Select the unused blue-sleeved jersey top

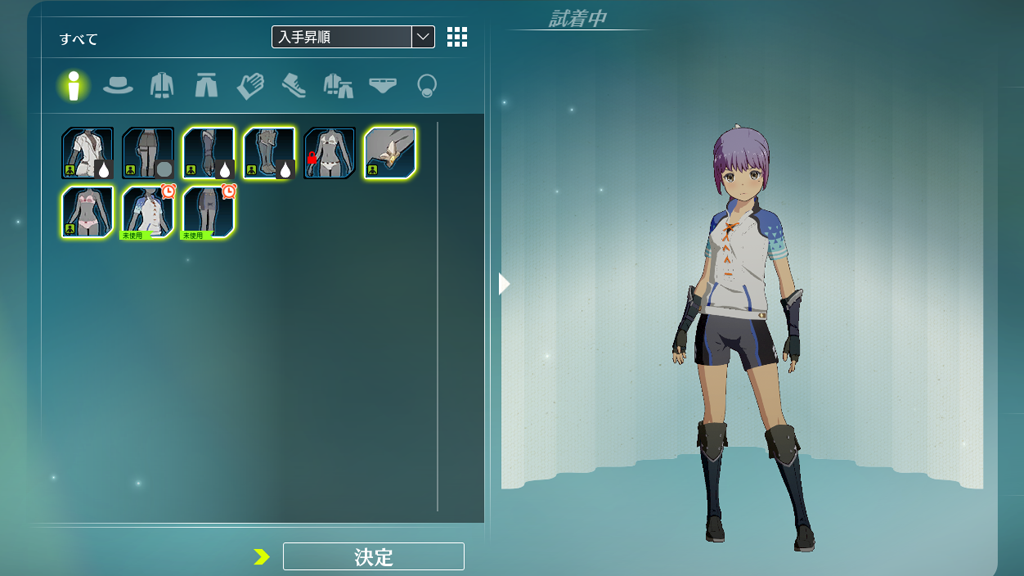(x=148, y=212)
